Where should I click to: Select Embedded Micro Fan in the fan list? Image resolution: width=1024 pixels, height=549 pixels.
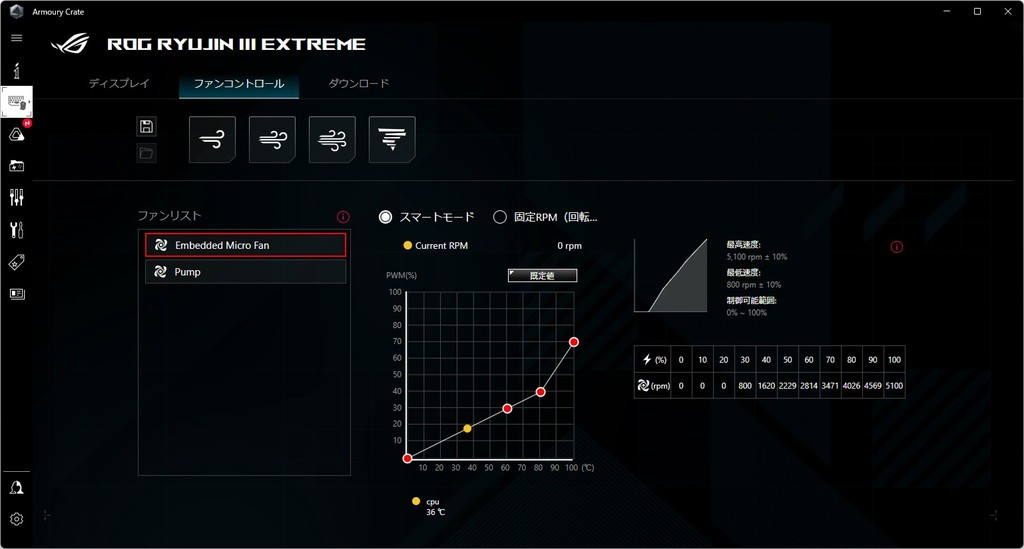pyautogui.click(x=245, y=245)
